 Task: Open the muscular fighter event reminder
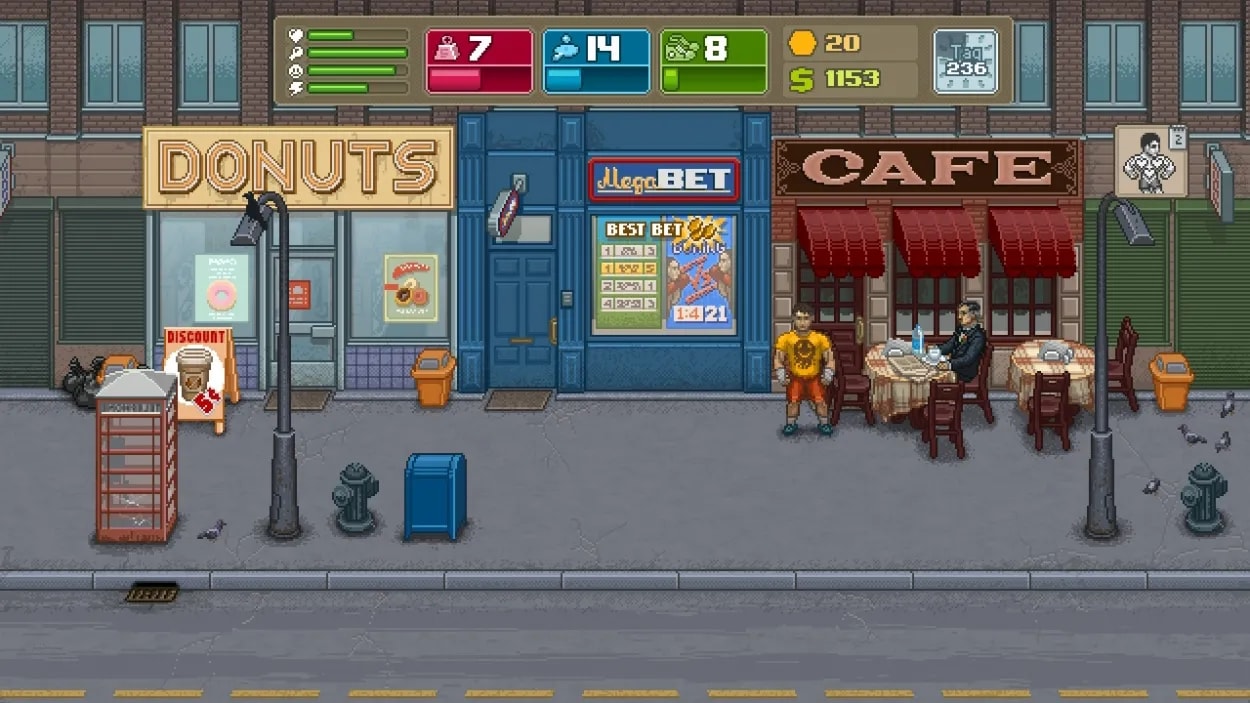coord(1149,162)
